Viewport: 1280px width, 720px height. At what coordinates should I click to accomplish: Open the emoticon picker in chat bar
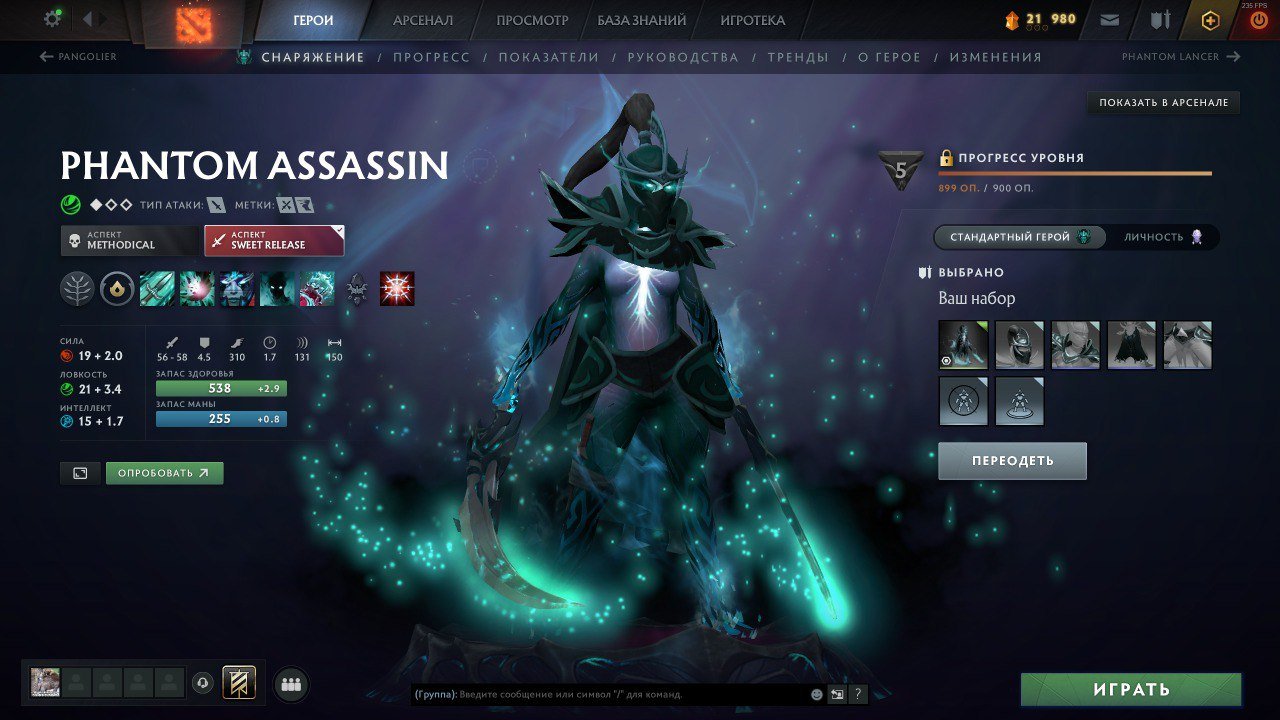pos(817,694)
